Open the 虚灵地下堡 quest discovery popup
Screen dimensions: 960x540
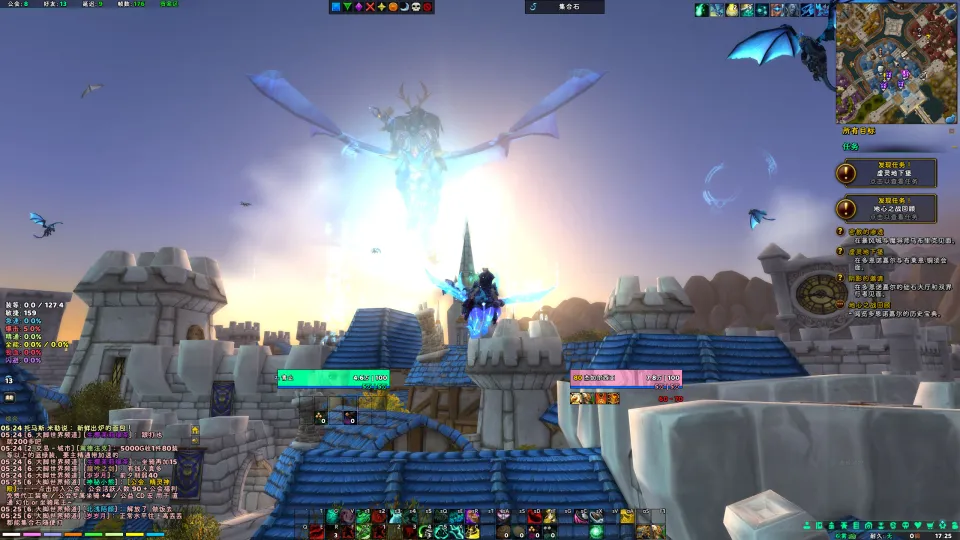pyautogui.click(x=887, y=173)
